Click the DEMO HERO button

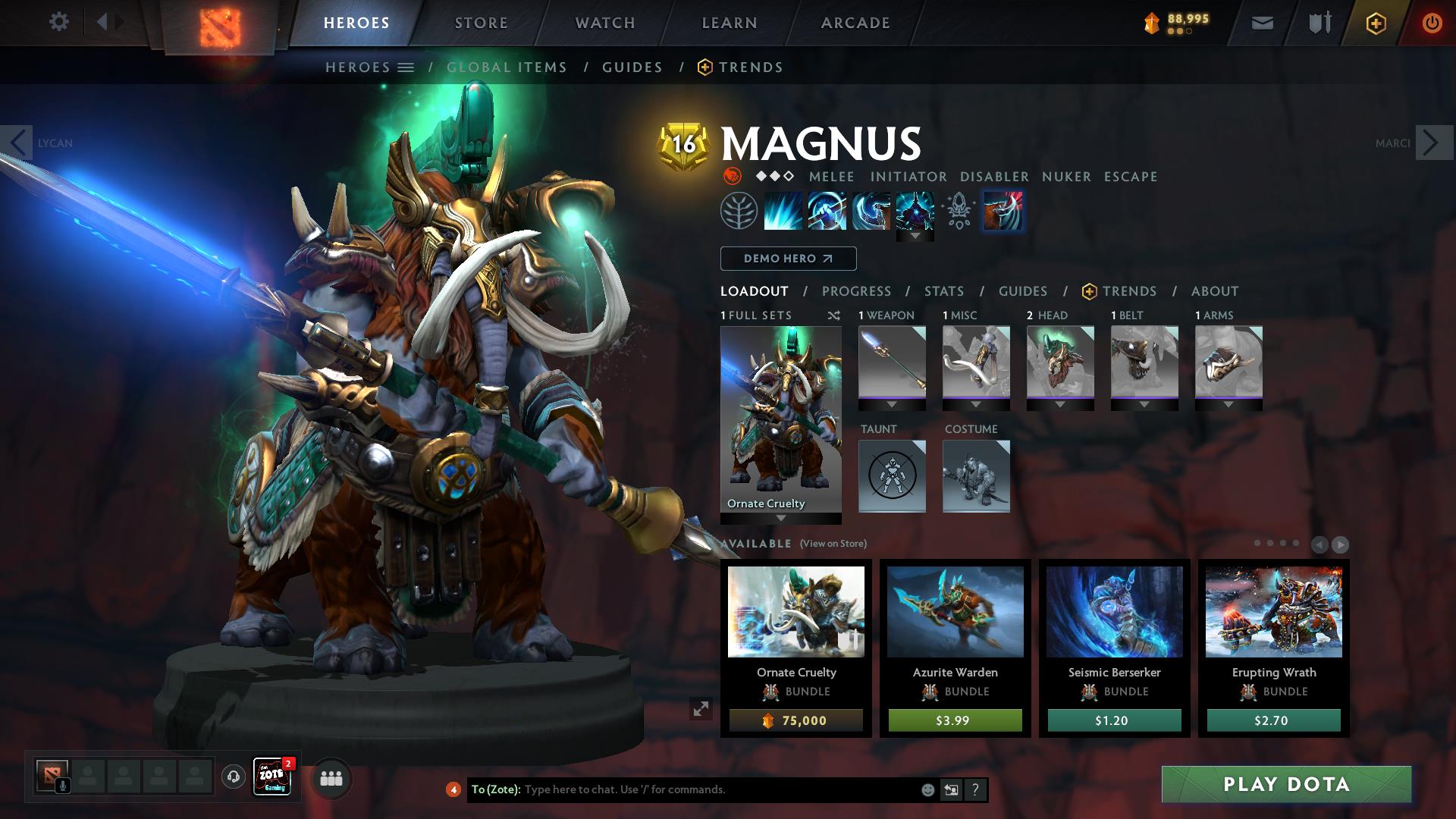pyautogui.click(x=787, y=258)
